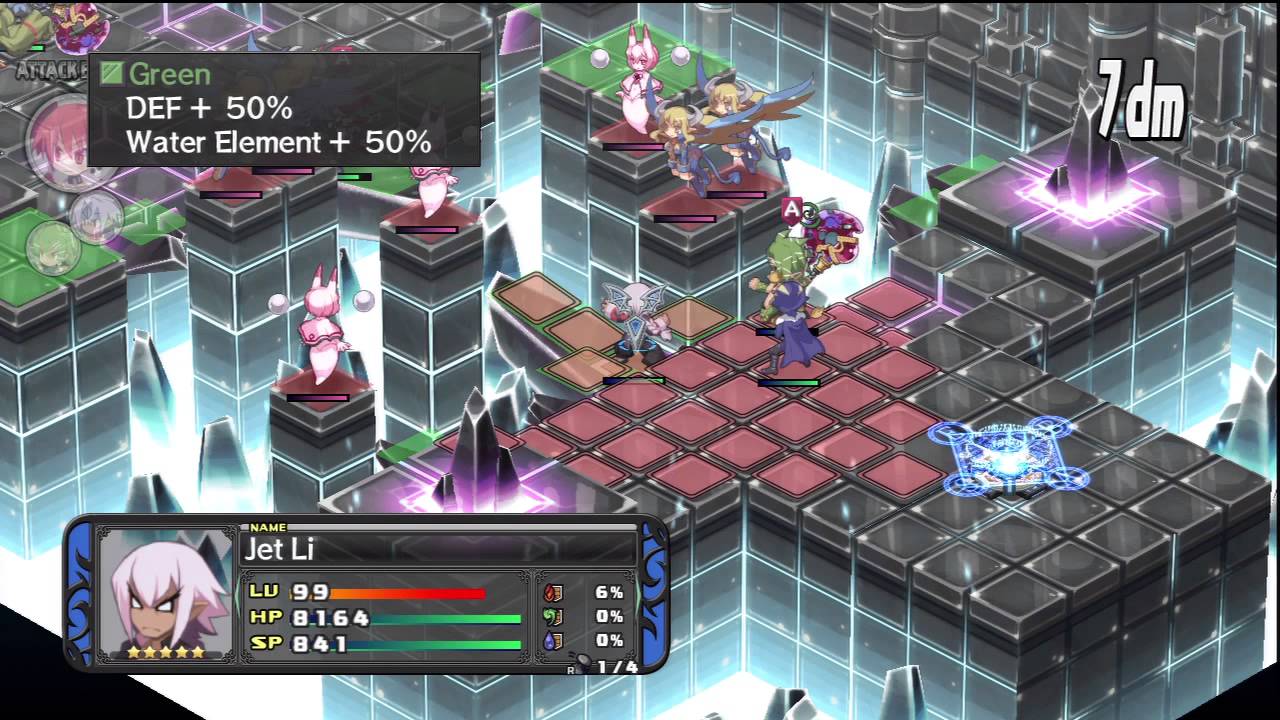1280x720 pixels.
Task: Click the ATTACK banner in the top-left corner
Action: [x=48, y=72]
